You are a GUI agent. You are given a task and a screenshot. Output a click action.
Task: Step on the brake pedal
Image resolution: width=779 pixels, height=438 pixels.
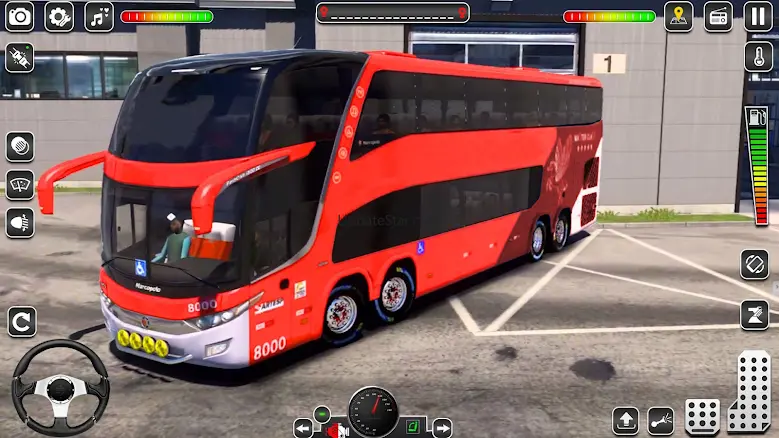tap(702, 416)
